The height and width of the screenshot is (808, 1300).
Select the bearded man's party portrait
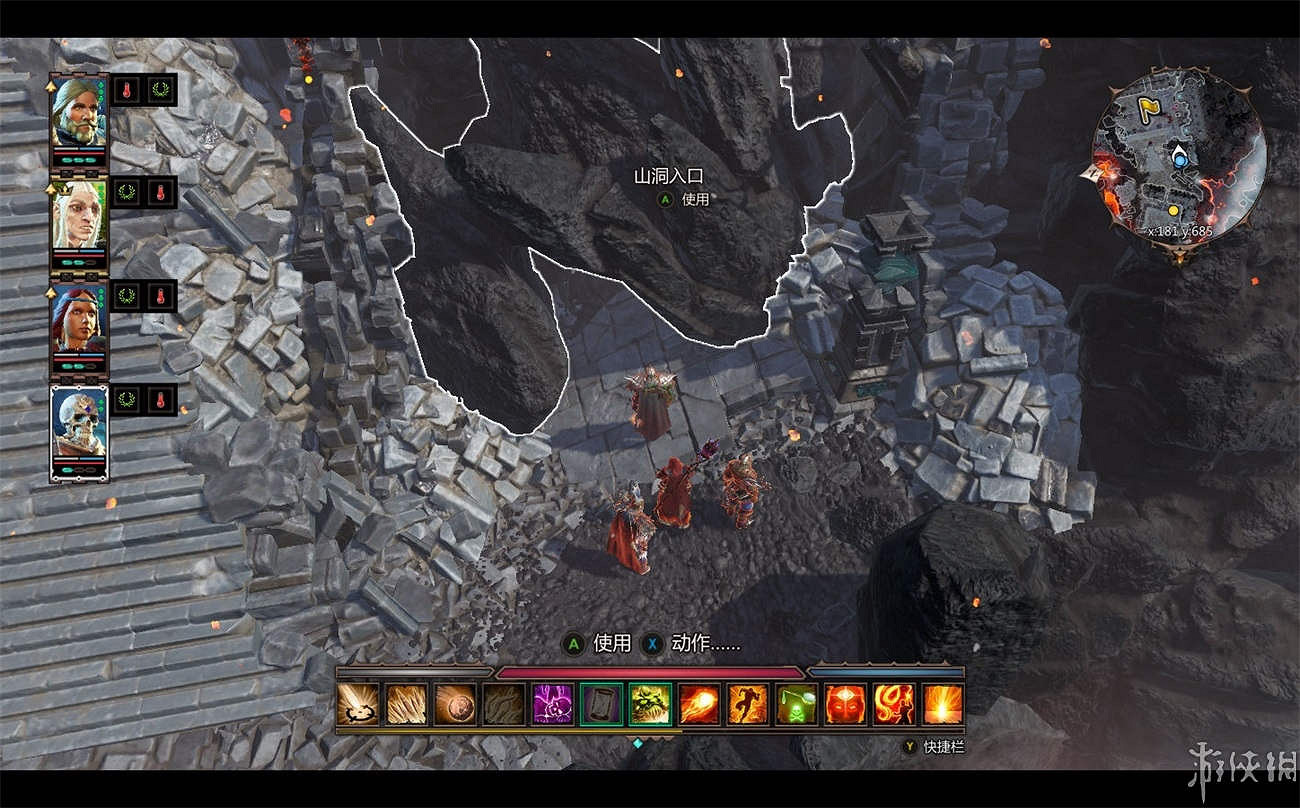tap(79, 110)
